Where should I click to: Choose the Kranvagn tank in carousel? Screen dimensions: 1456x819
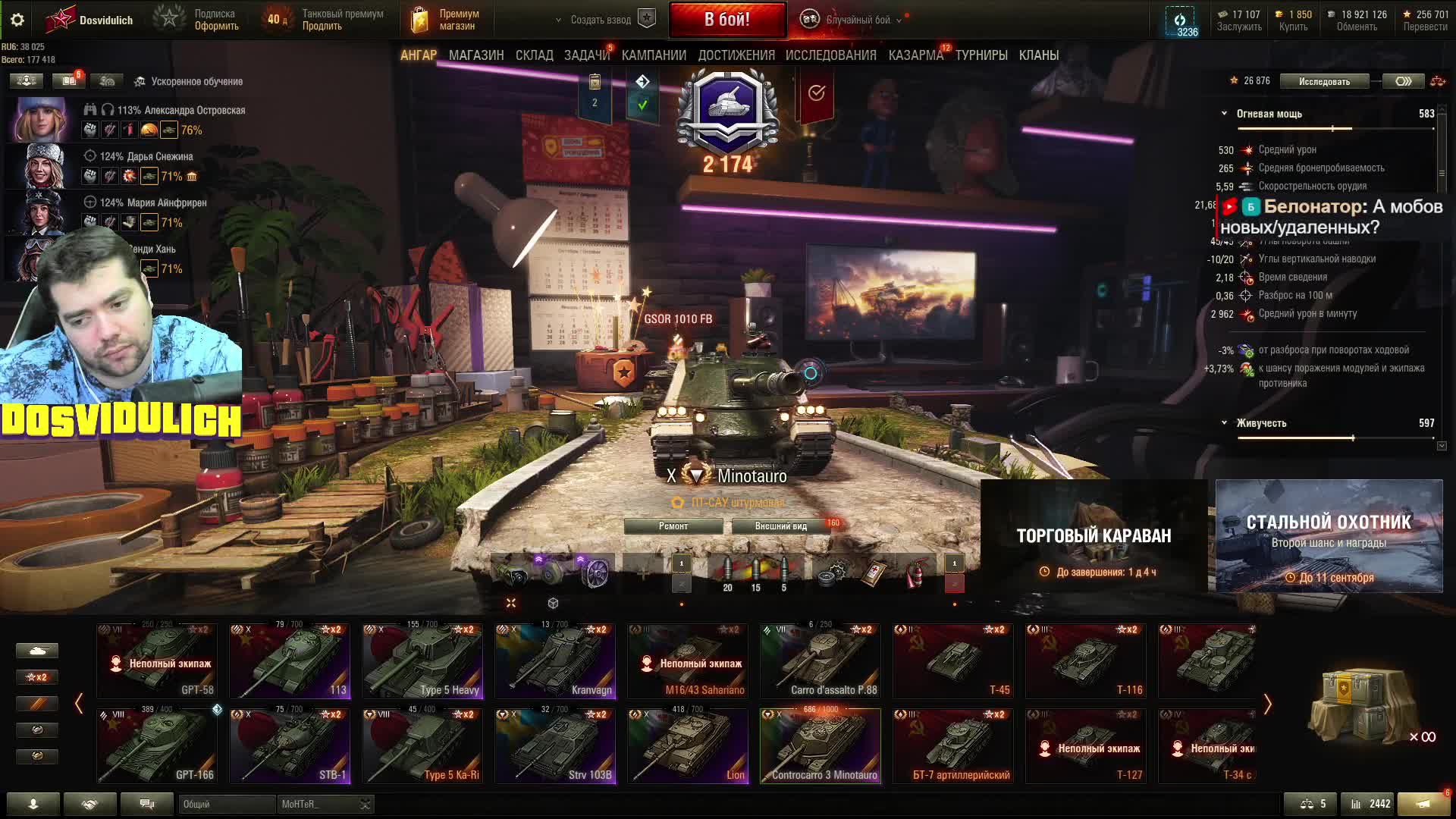(555, 661)
